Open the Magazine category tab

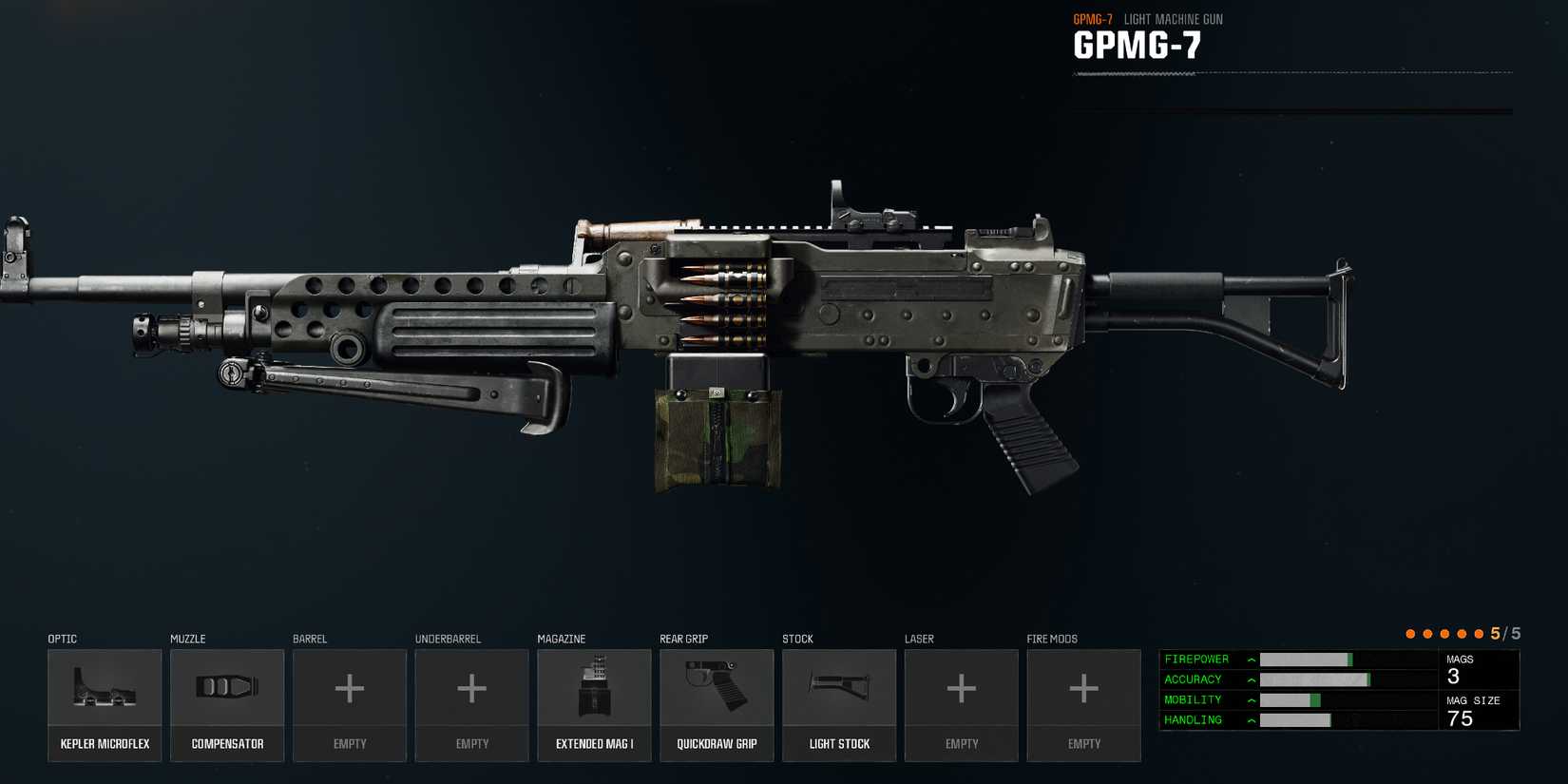[560, 639]
